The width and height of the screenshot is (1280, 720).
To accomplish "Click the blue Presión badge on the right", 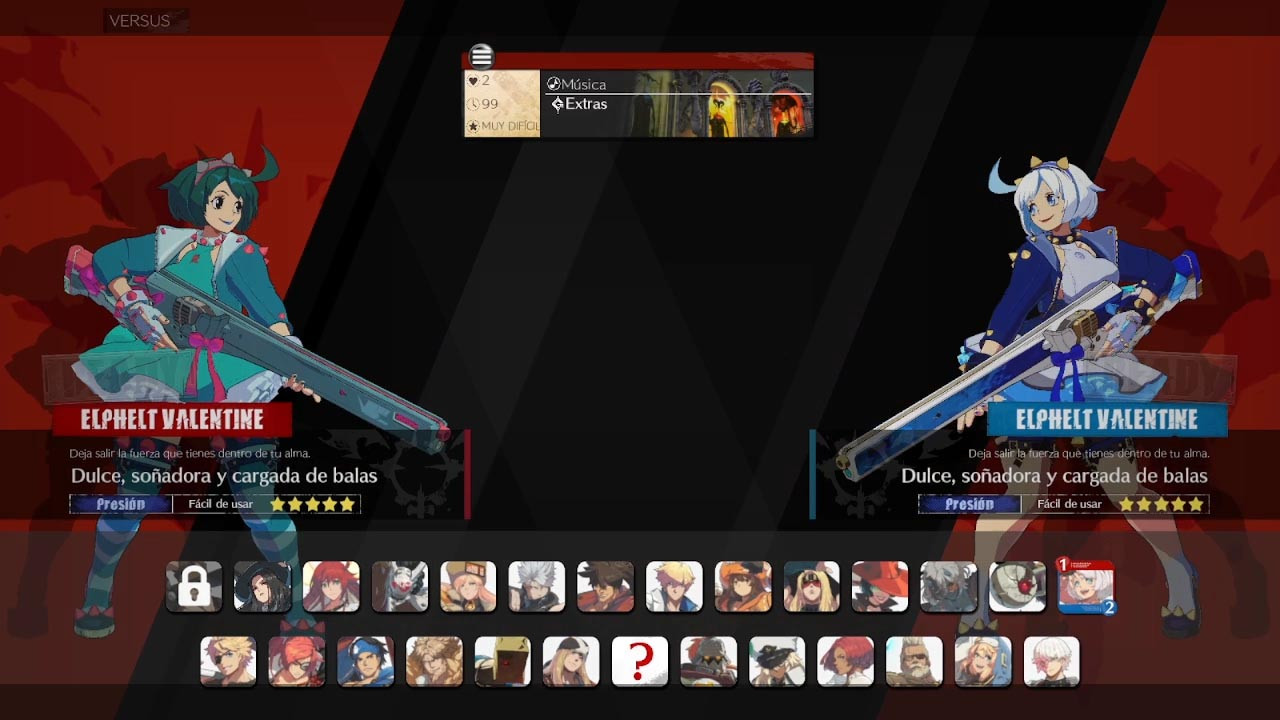I will pos(967,503).
